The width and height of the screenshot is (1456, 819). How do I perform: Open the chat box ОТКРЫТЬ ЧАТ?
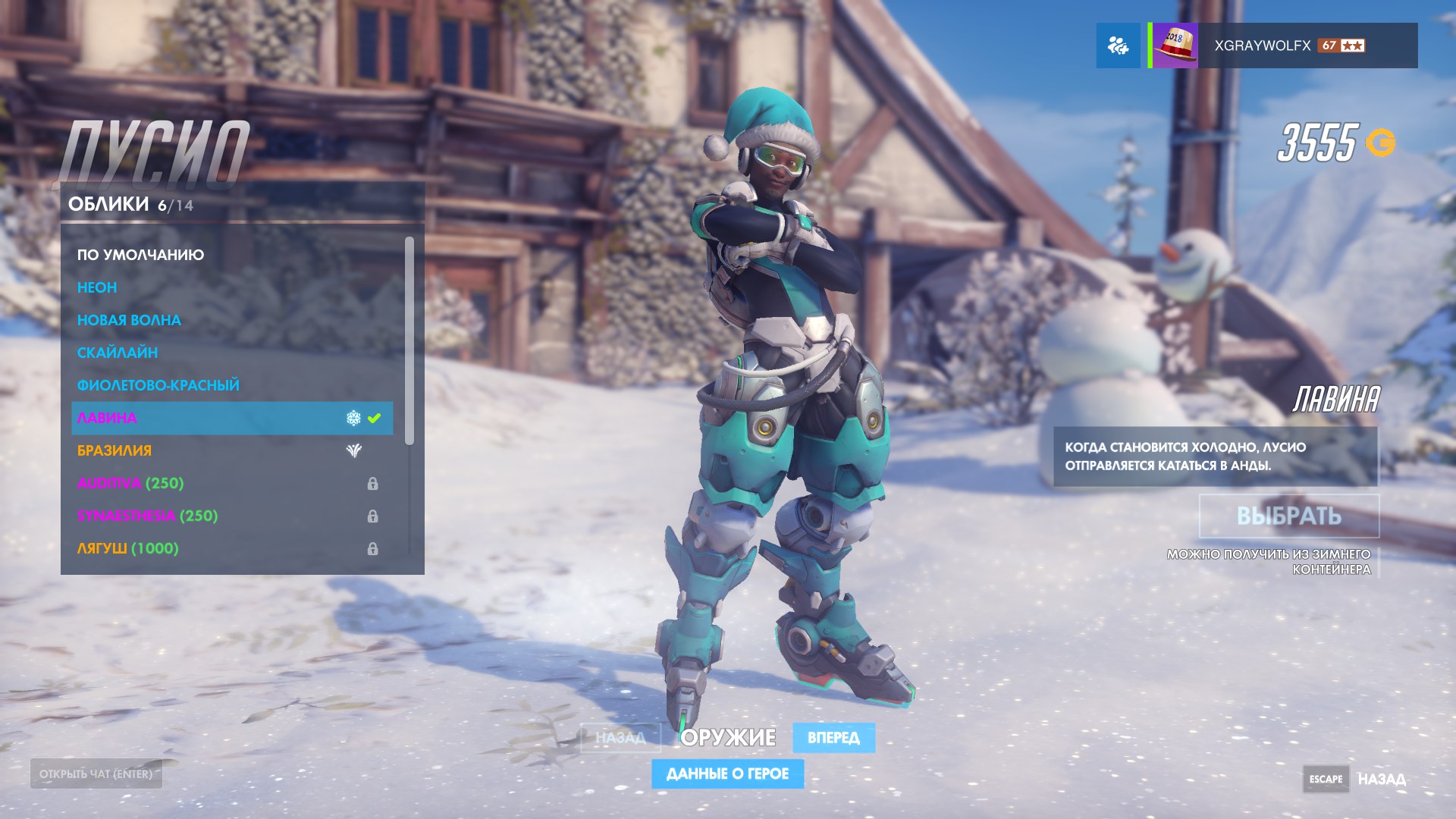point(96,774)
